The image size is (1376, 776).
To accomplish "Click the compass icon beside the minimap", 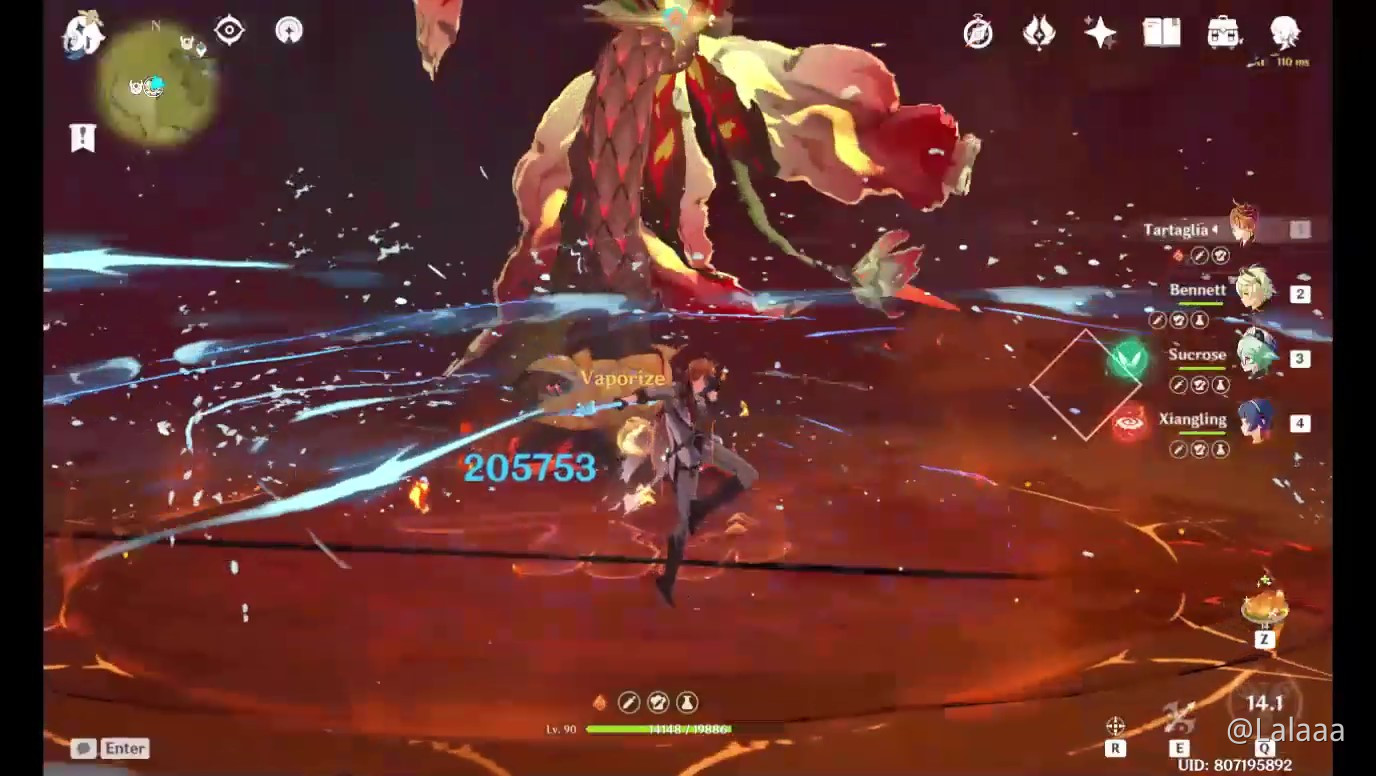I will click(x=288, y=30).
